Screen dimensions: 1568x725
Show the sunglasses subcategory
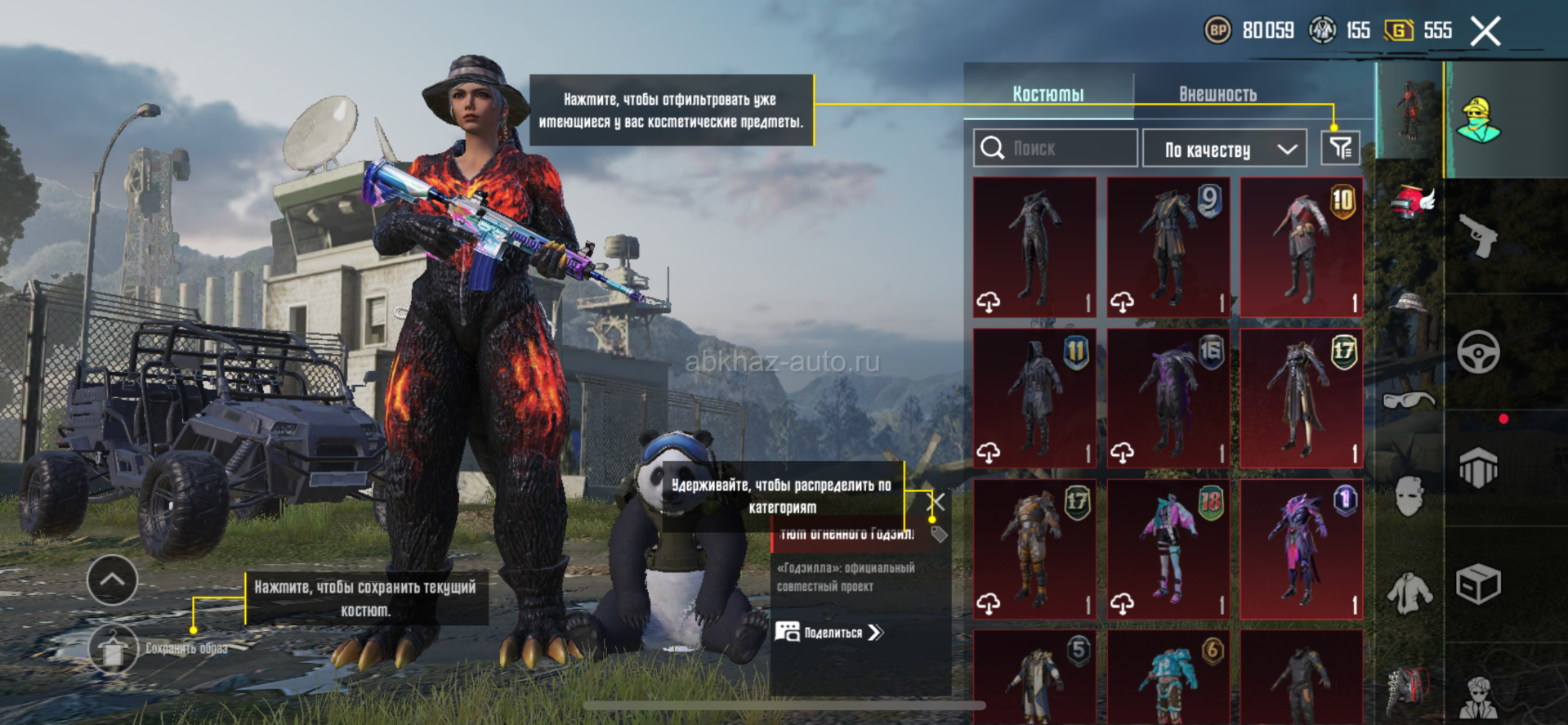tap(1409, 401)
